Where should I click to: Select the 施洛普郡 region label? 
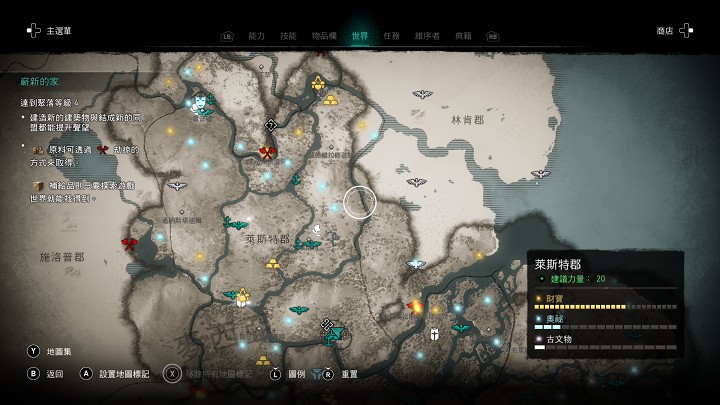tap(61, 256)
